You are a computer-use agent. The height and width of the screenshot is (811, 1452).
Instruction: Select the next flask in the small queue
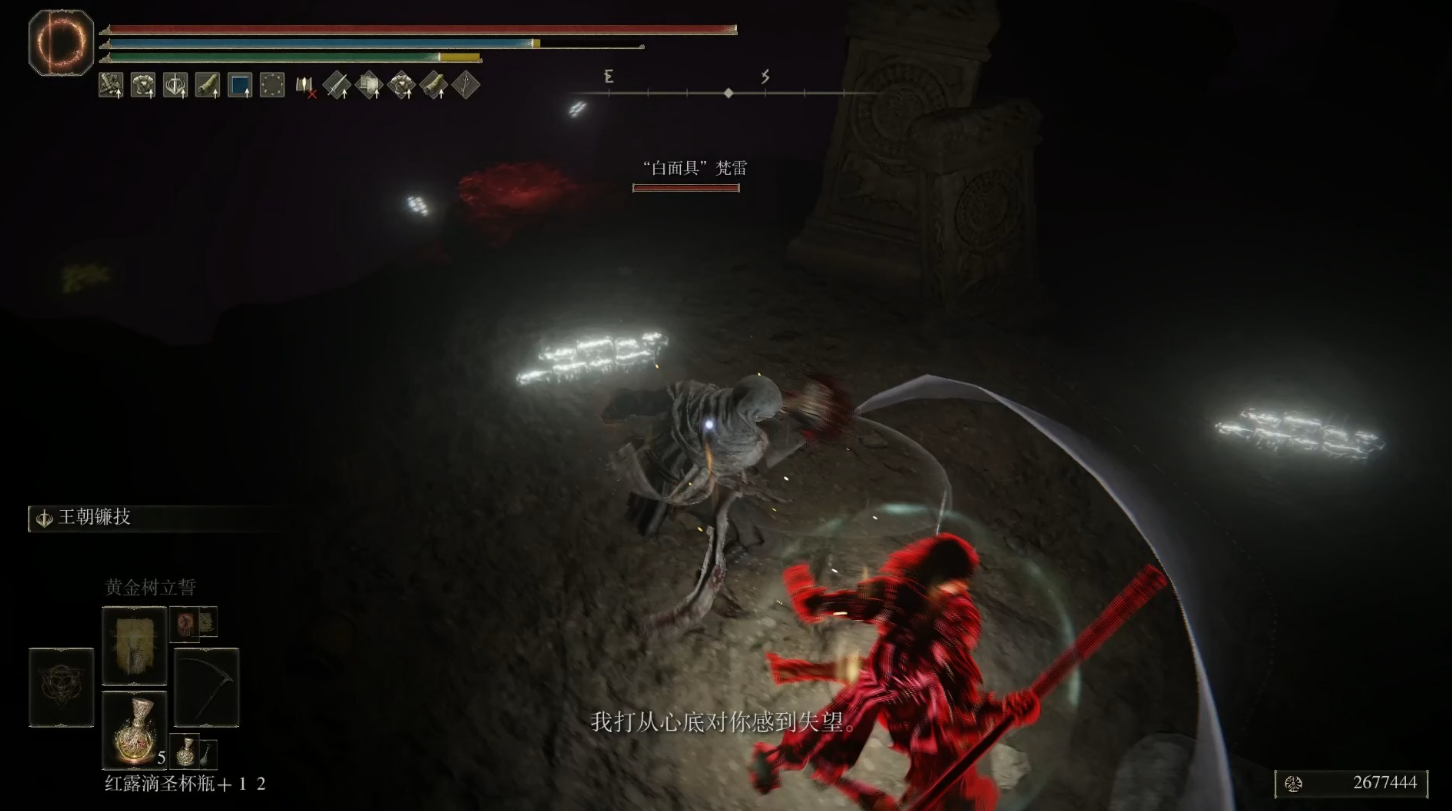pyautogui.click(x=186, y=750)
